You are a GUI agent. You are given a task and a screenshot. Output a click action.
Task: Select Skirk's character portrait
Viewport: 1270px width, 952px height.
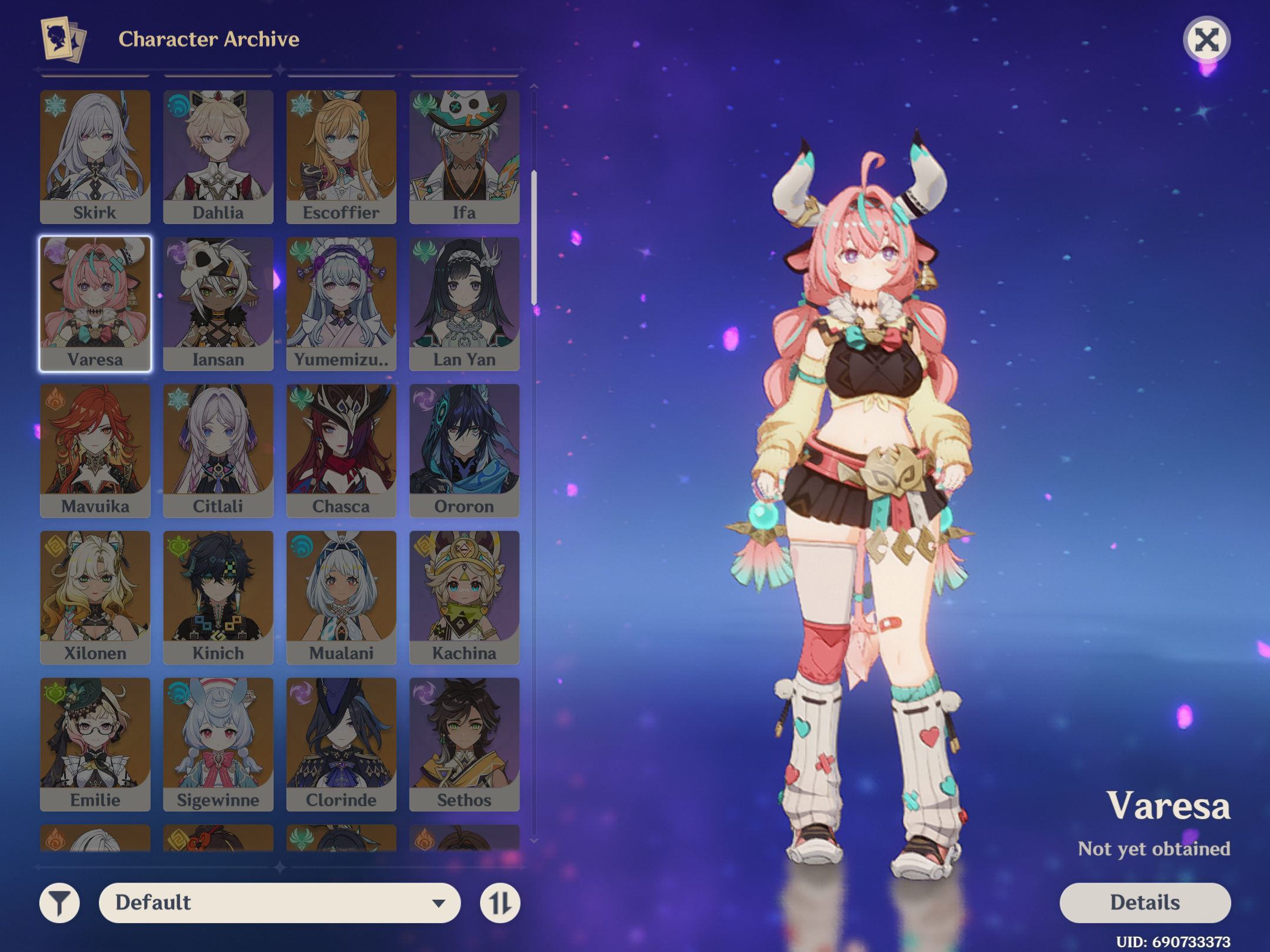[95, 156]
